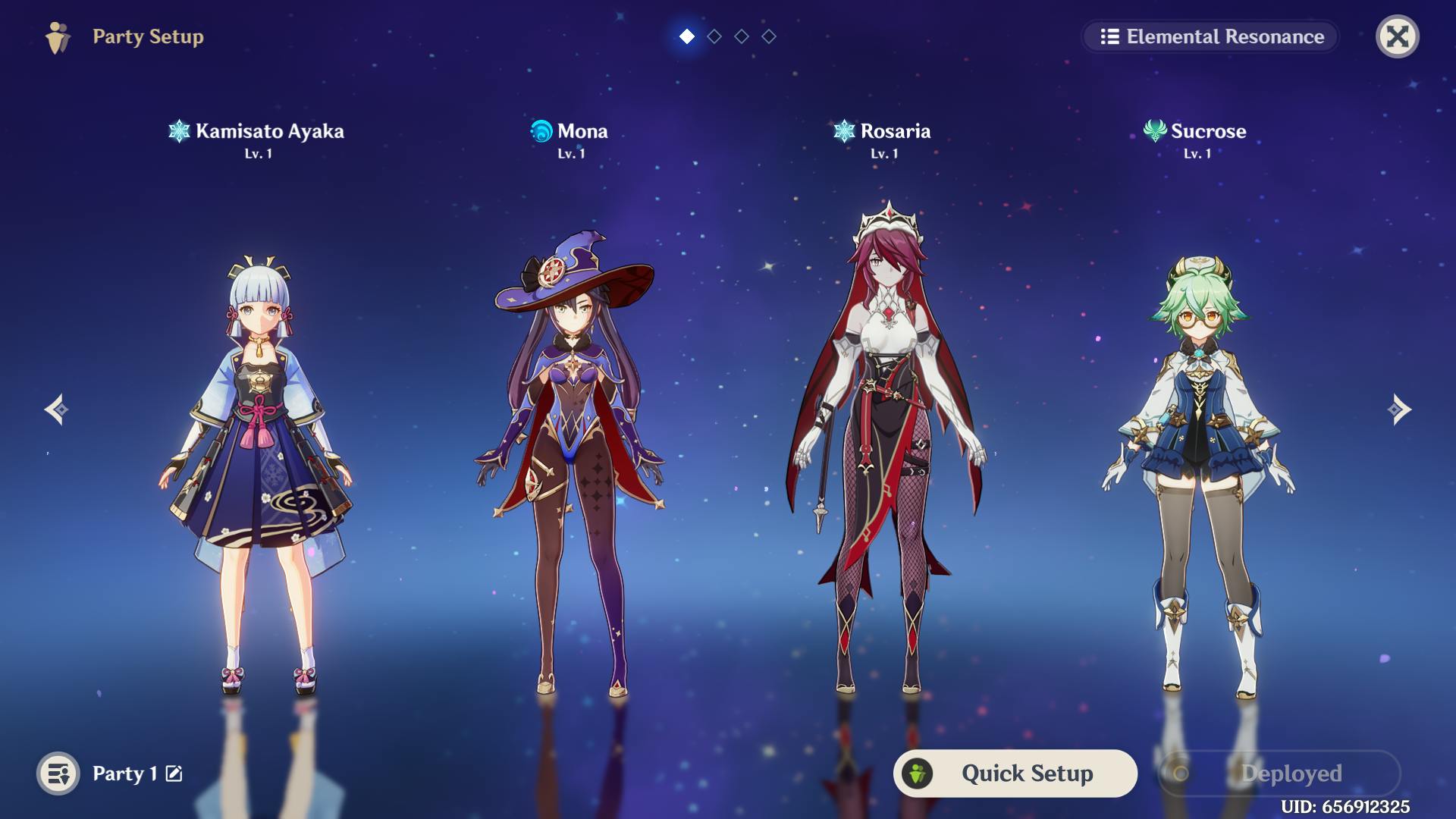Rename Party 1 with the edit pencil

[174, 773]
